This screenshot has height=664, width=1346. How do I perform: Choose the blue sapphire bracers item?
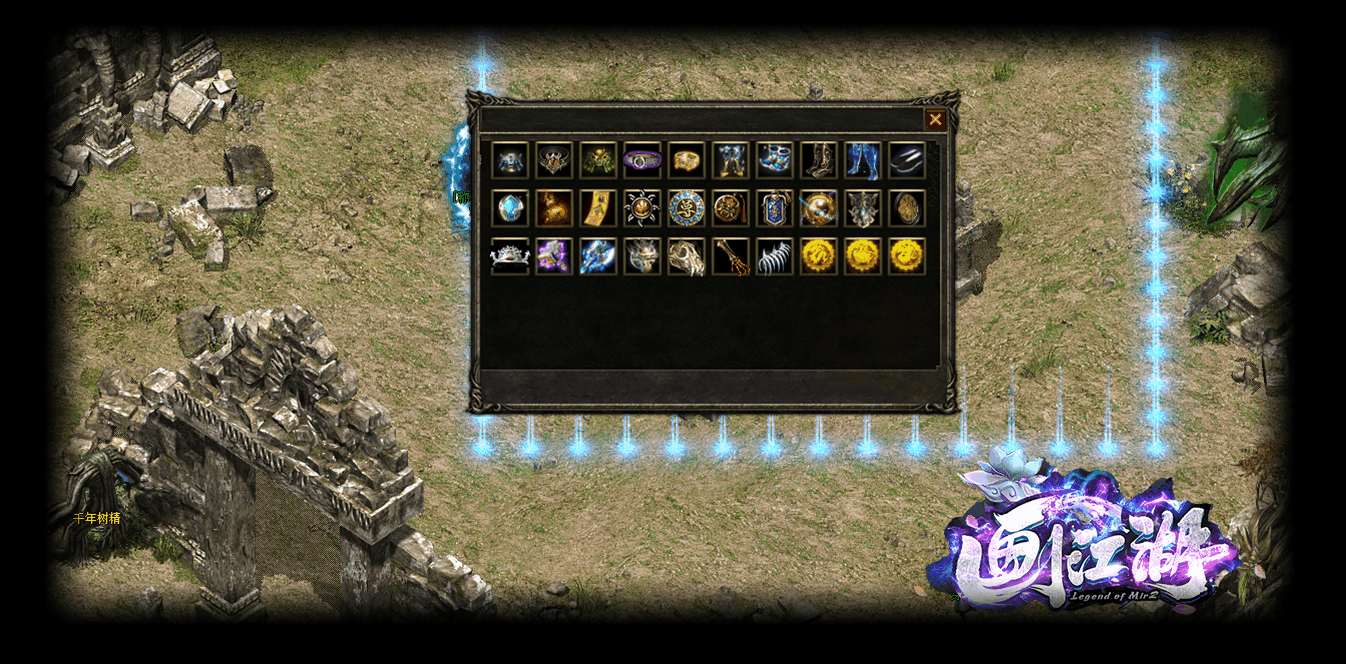pos(774,160)
